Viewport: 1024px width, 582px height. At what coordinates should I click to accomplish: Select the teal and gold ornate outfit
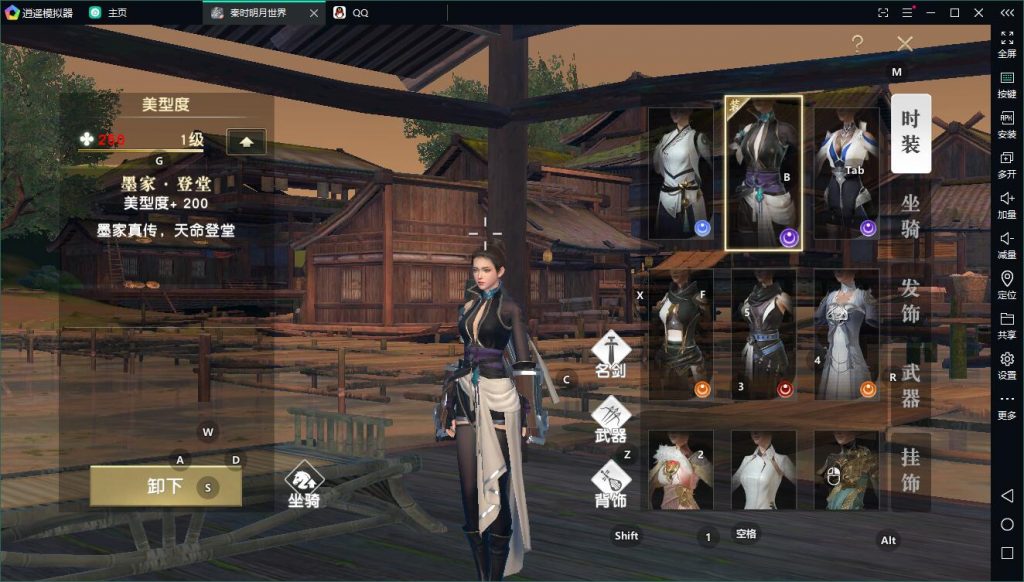point(846,470)
